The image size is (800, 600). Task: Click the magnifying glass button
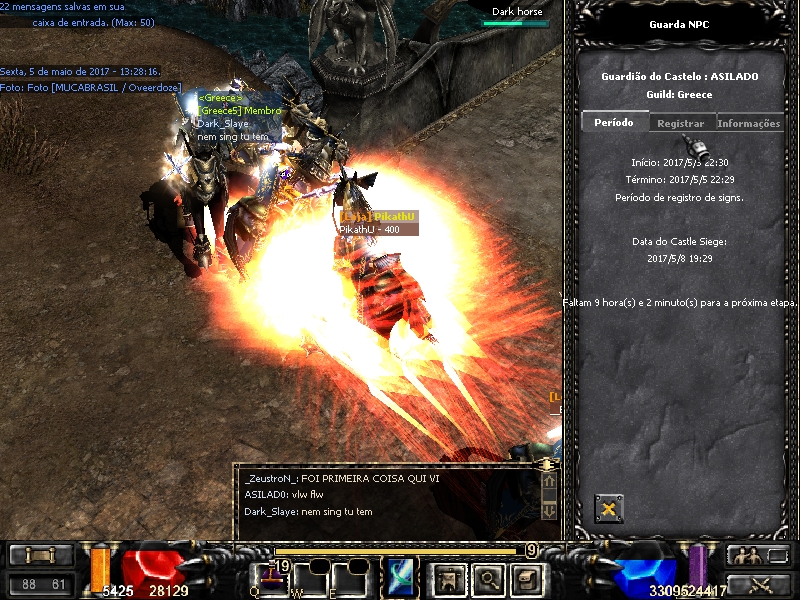(x=487, y=577)
